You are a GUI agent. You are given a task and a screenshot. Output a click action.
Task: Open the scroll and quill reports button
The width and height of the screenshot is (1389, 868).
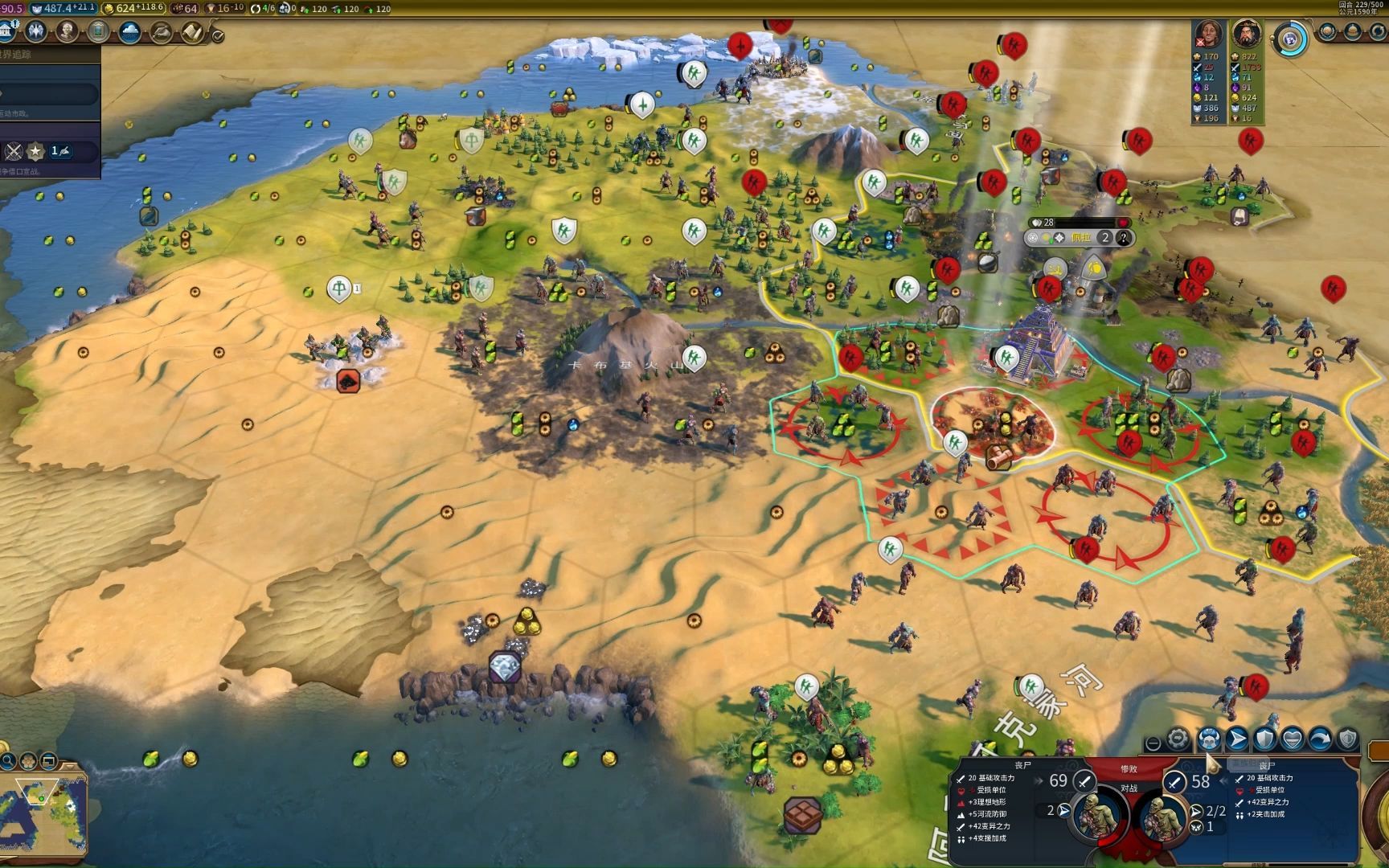[191, 31]
